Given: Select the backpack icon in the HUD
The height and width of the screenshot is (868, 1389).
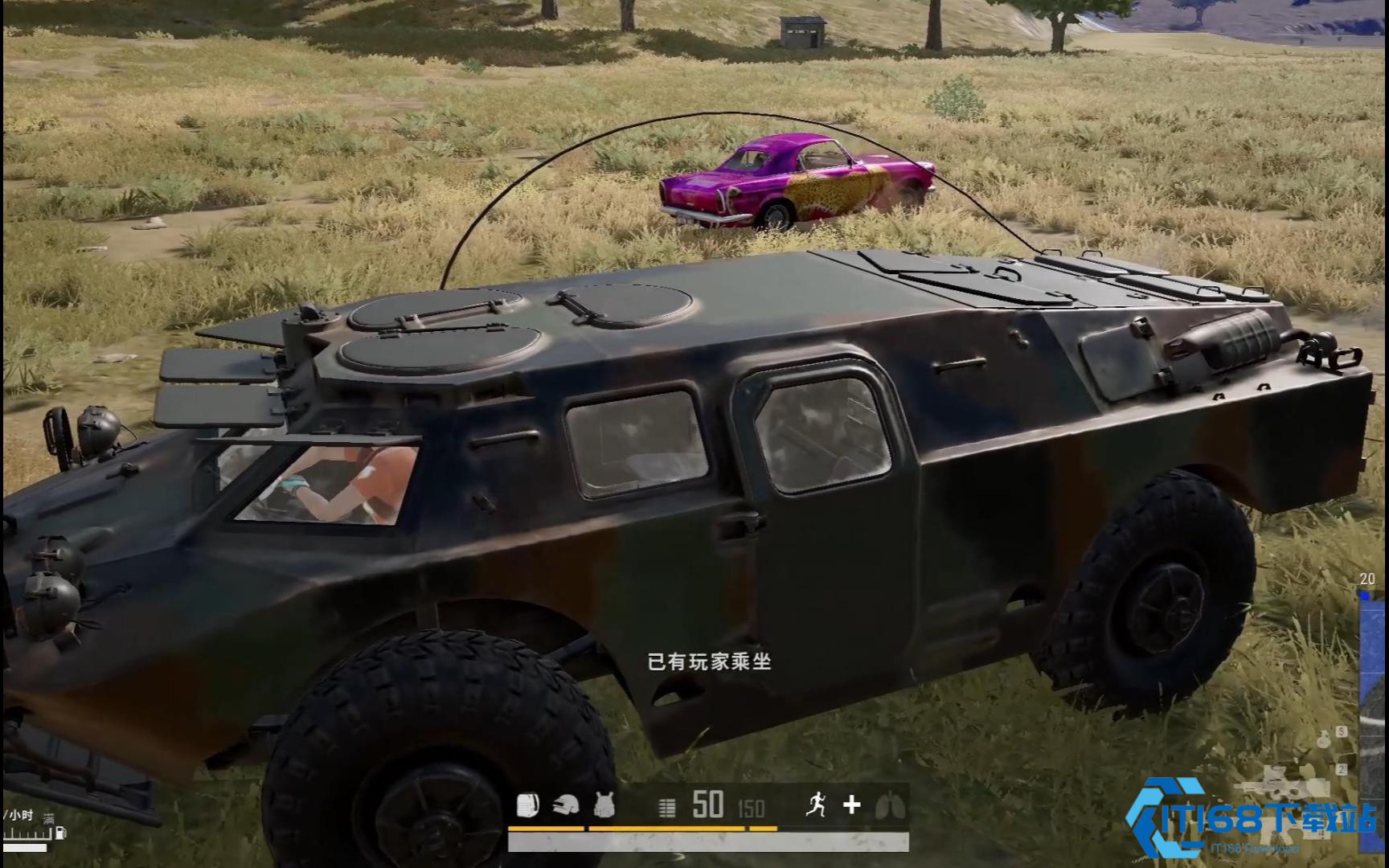Looking at the screenshot, I should pos(528,804).
